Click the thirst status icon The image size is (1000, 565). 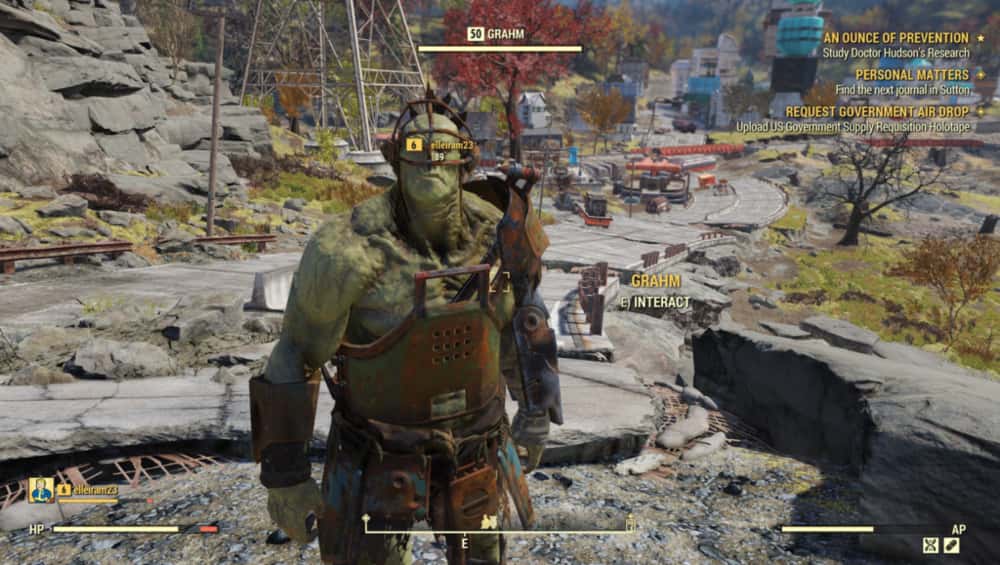951,546
